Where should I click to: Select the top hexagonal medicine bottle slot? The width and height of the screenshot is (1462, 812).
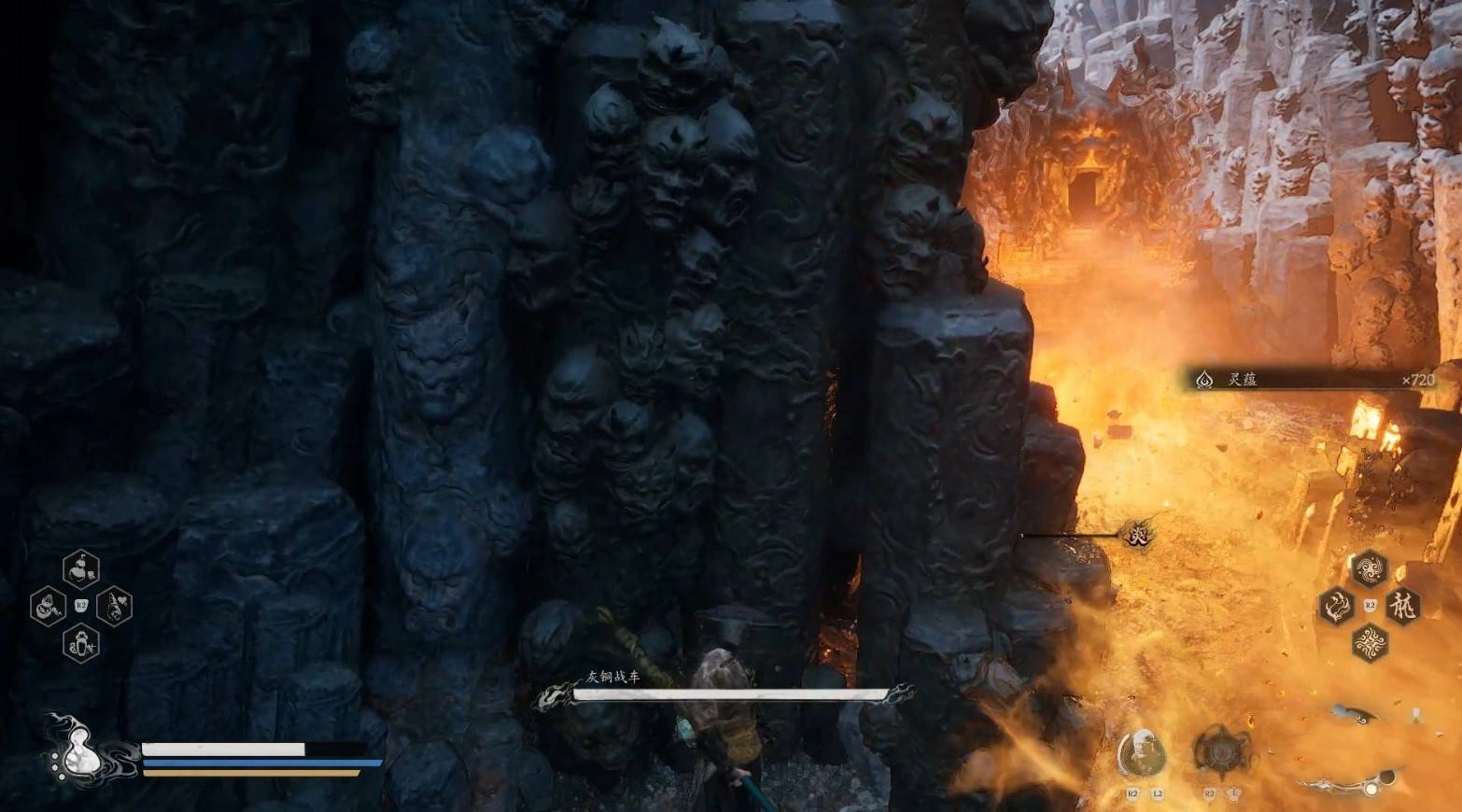81,568
